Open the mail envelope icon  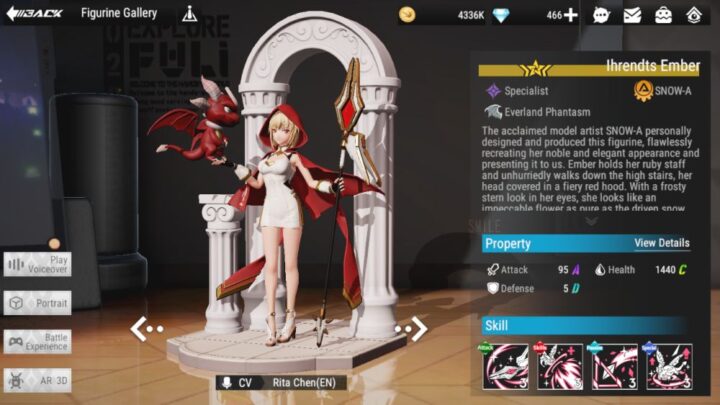(632, 15)
